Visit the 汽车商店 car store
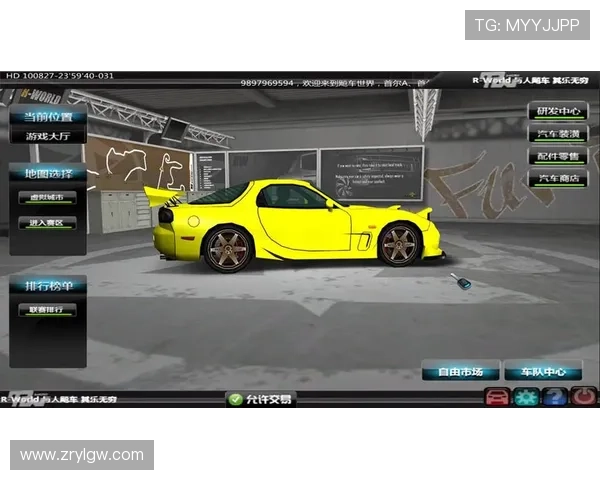The width and height of the screenshot is (600, 480). point(557,180)
